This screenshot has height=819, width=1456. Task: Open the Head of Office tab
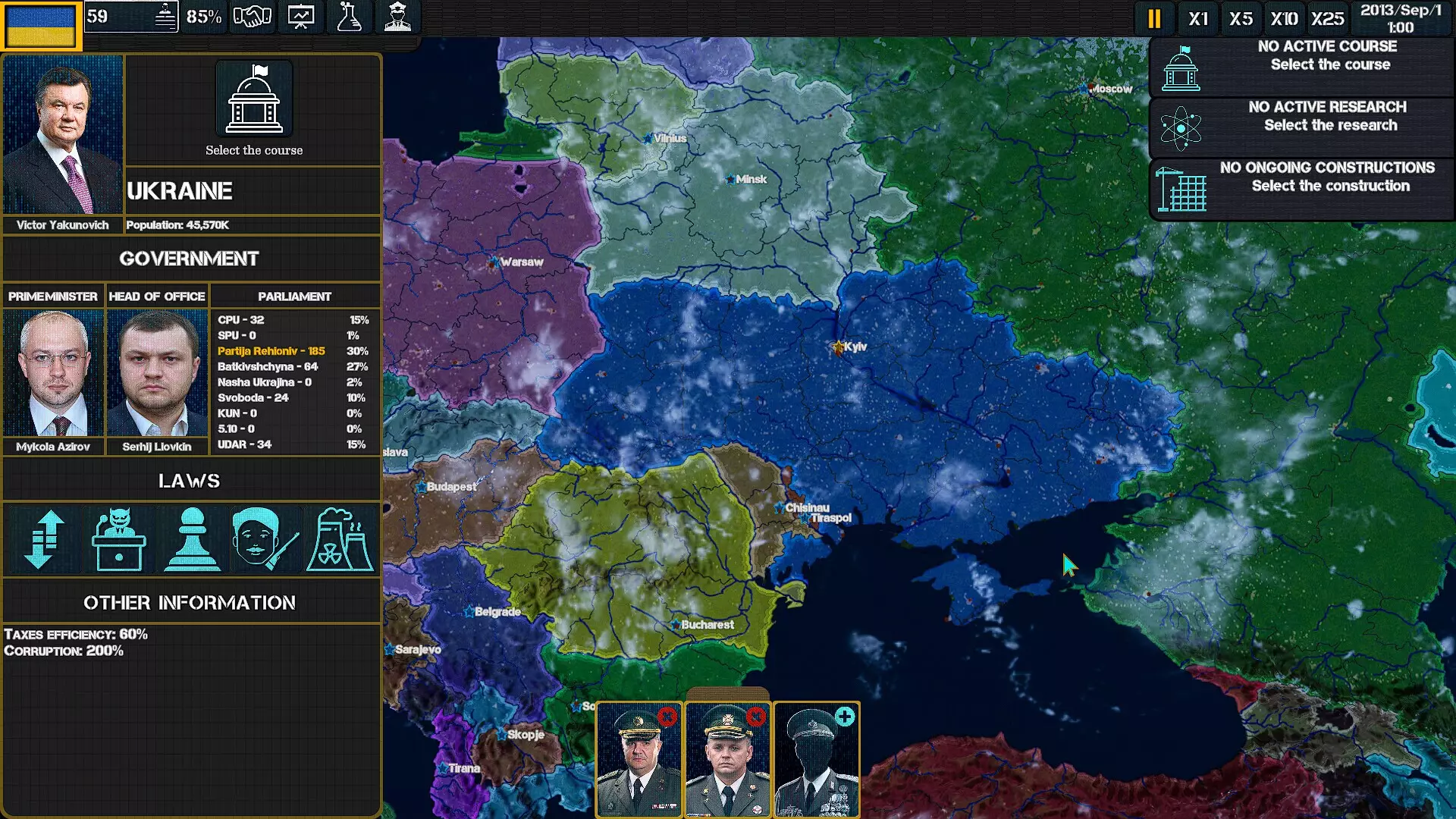coord(157,297)
